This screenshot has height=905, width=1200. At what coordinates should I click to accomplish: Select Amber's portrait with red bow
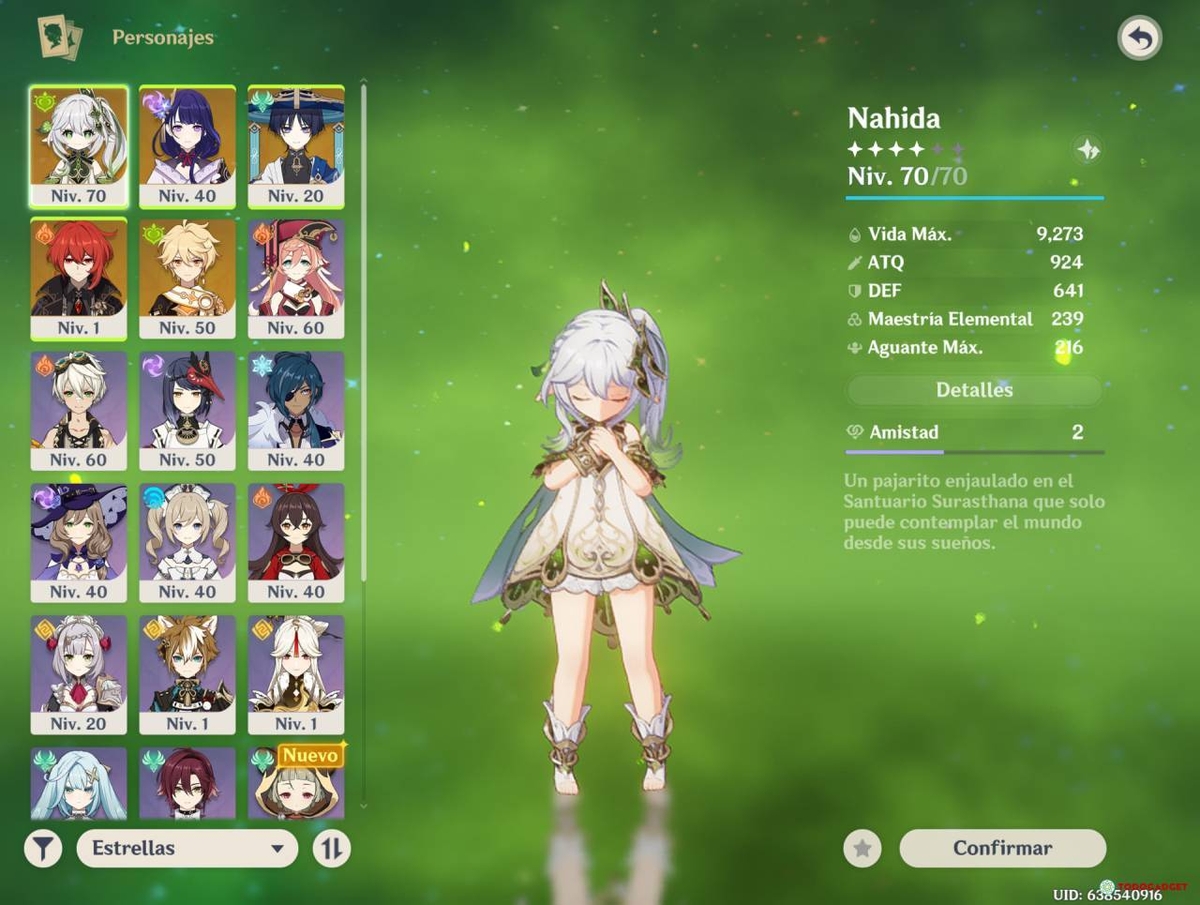(x=296, y=542)
